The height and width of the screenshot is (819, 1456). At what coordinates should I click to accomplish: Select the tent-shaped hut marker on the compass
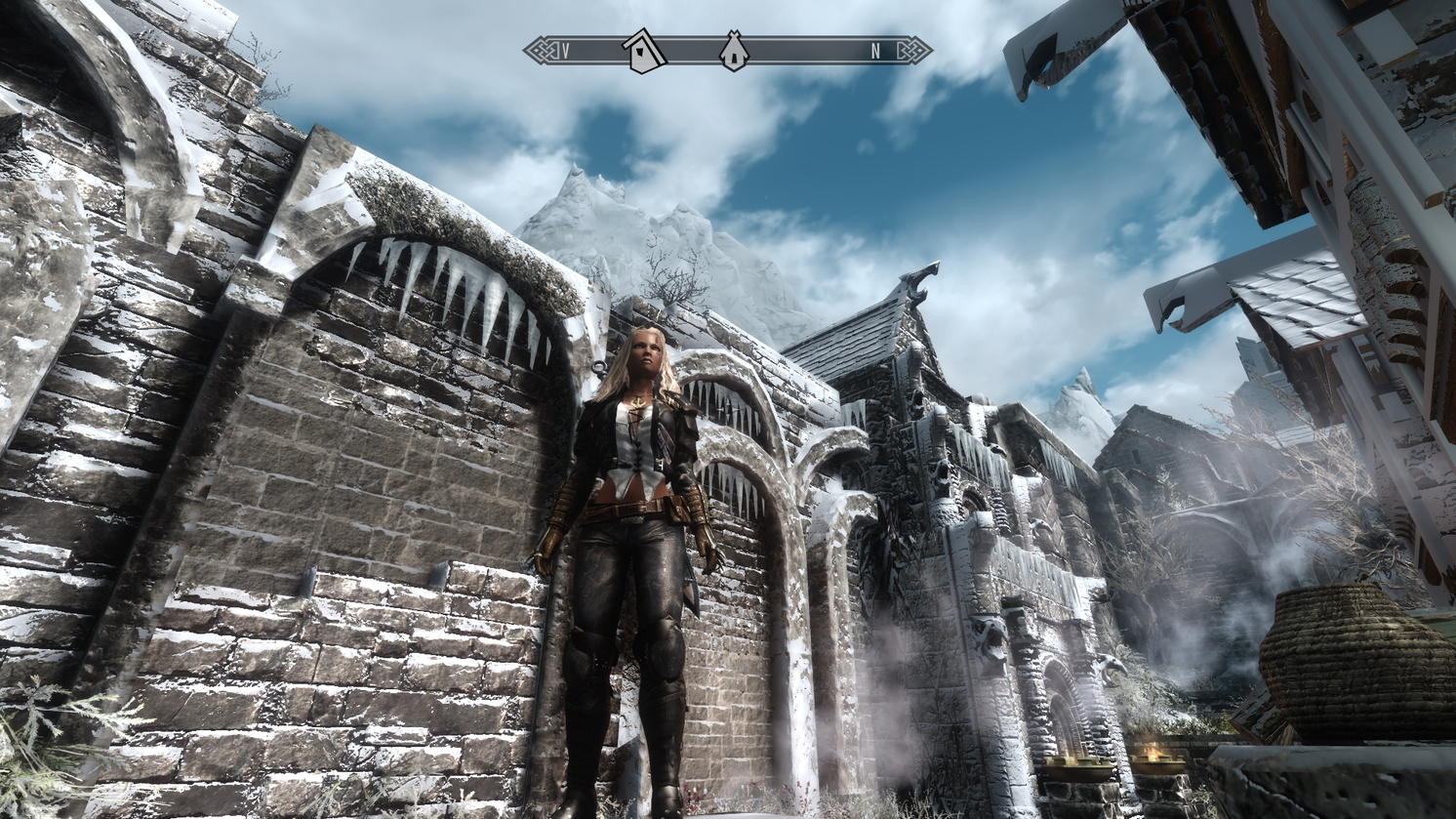pos(734,51)
